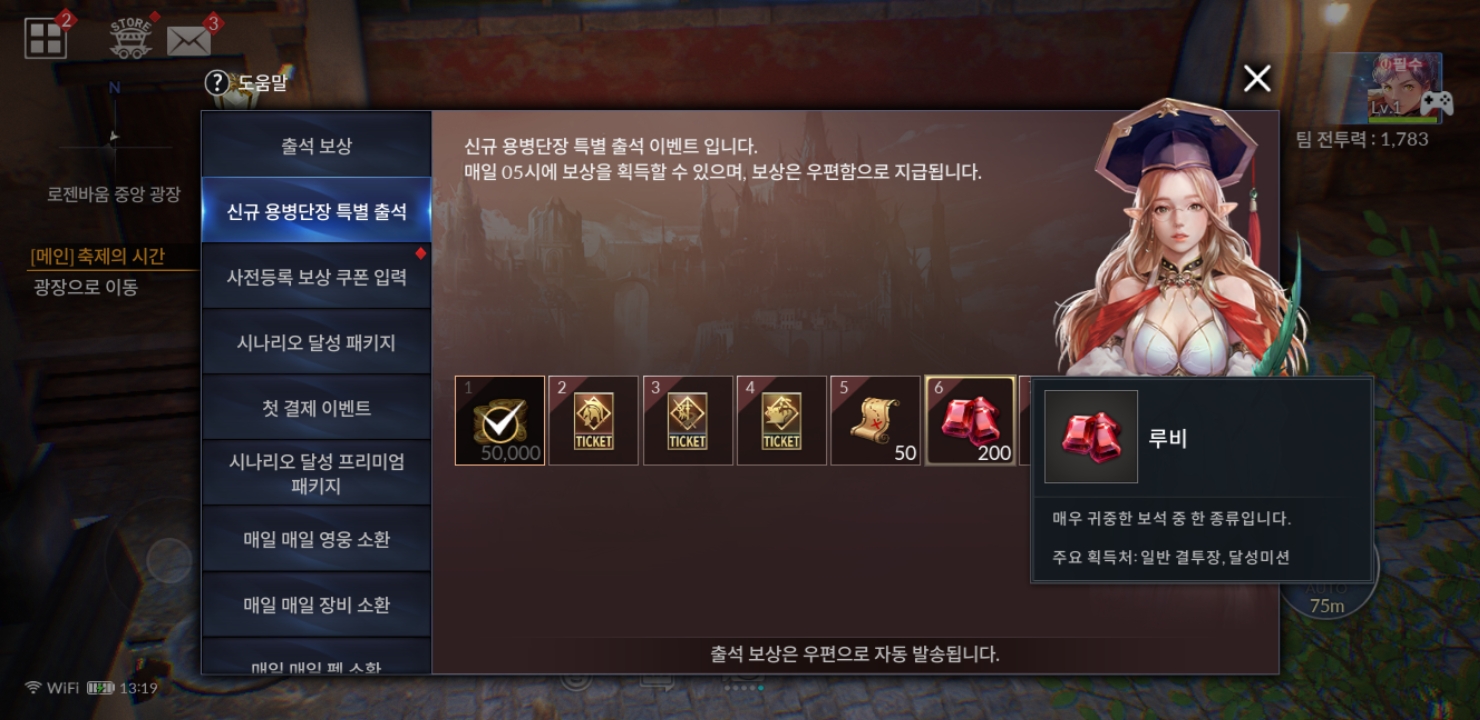Select the day 1 reward with 50,000 coins
Viewport: 1480px width, 720px height.
499,420
